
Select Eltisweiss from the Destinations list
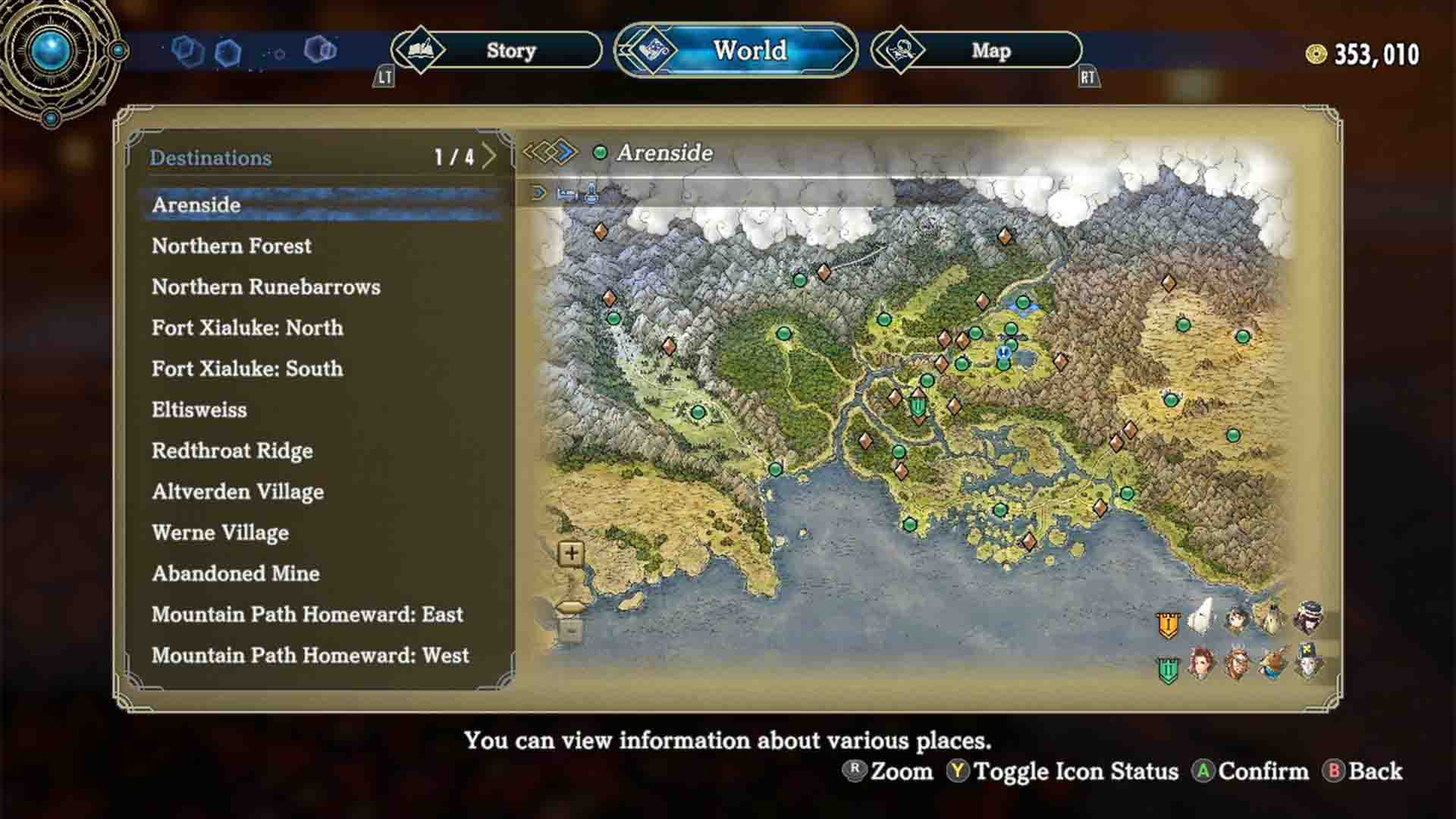click(x=199, y=409)
